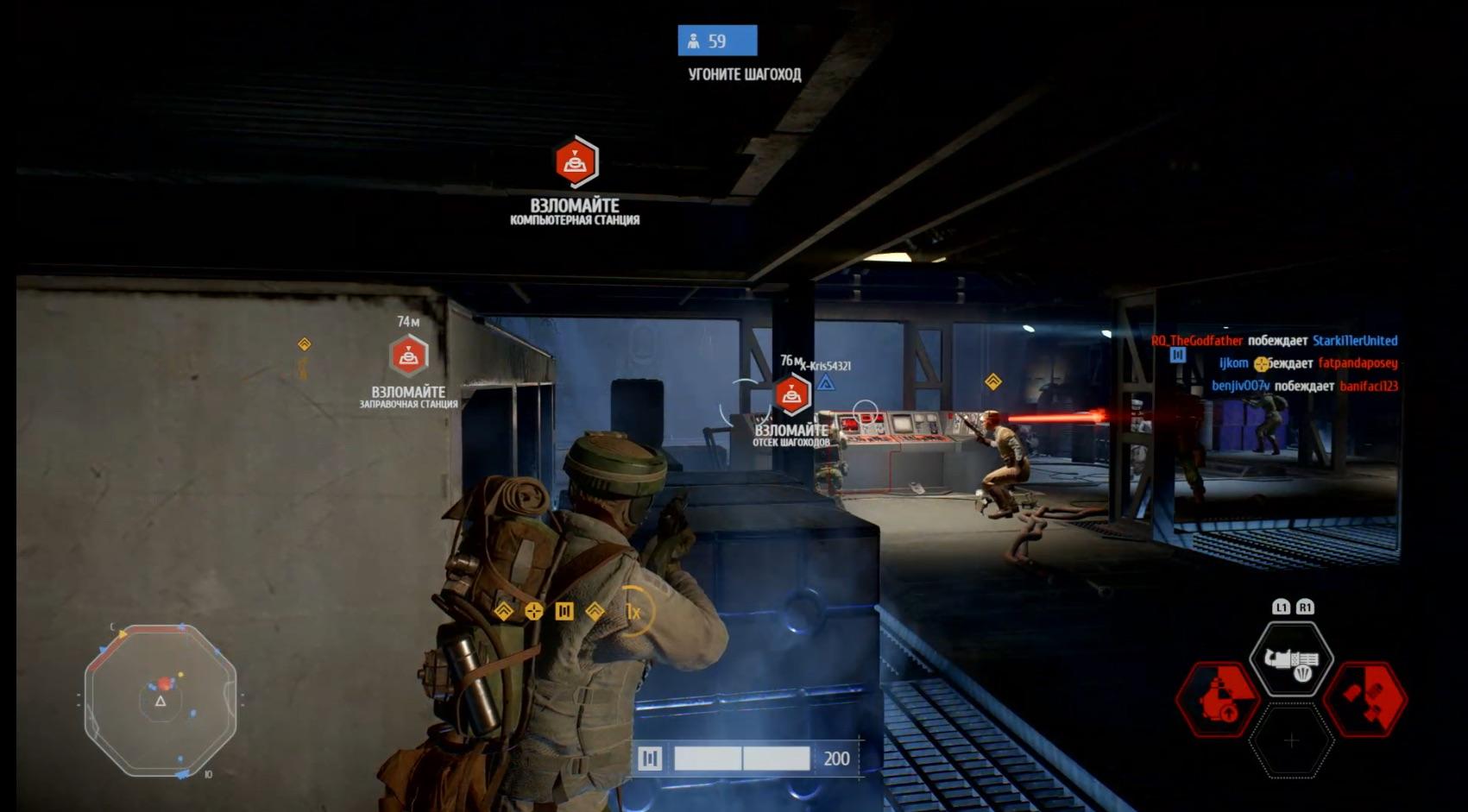Activate the right red ability hexagon

(x=1365, y=699)
